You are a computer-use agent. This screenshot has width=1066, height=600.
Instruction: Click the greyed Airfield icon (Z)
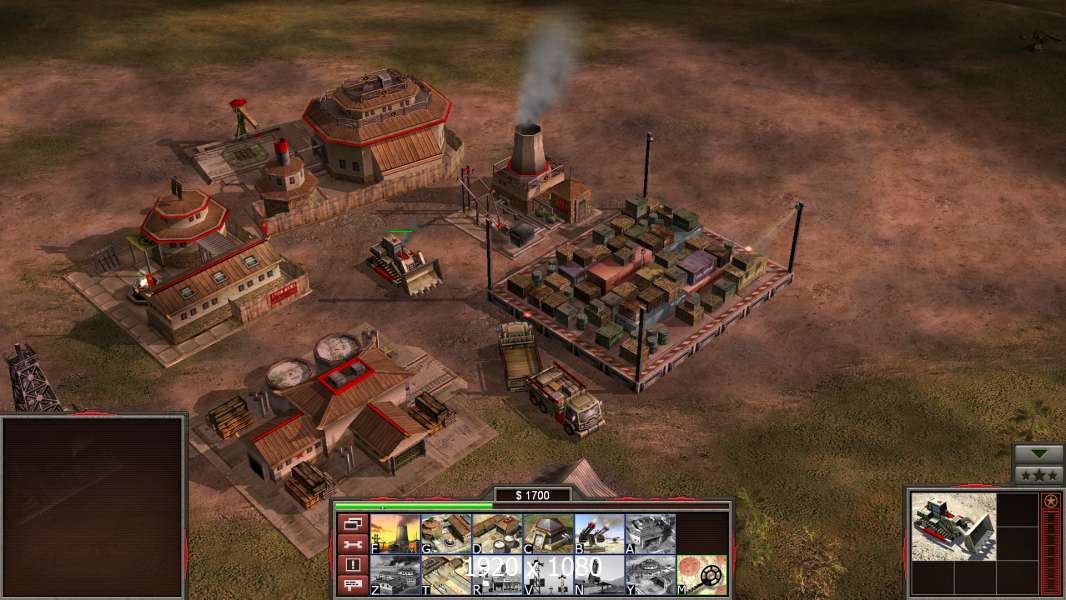(395, 575)
